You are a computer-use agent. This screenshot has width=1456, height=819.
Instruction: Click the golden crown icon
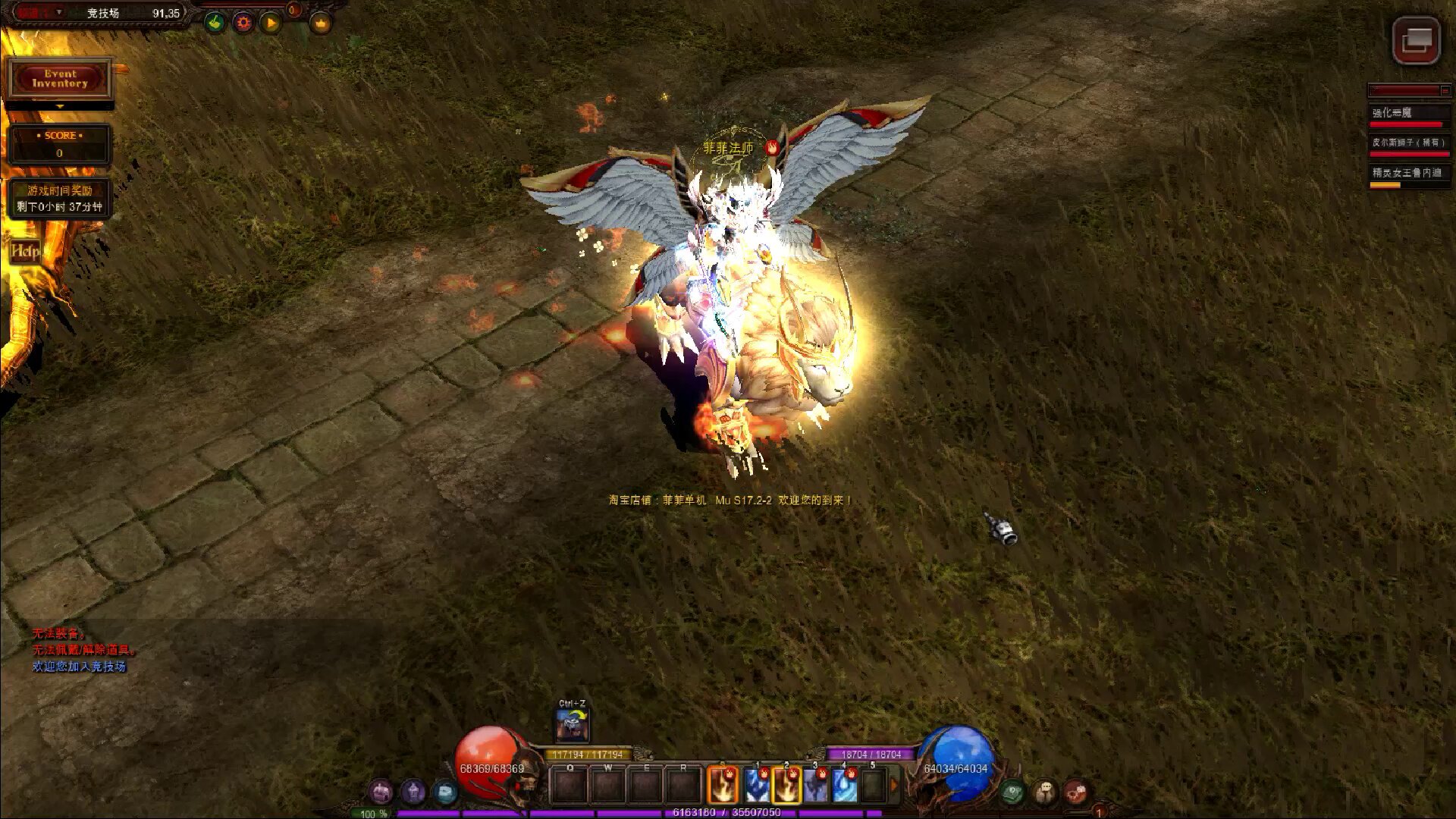coord(322,23)
